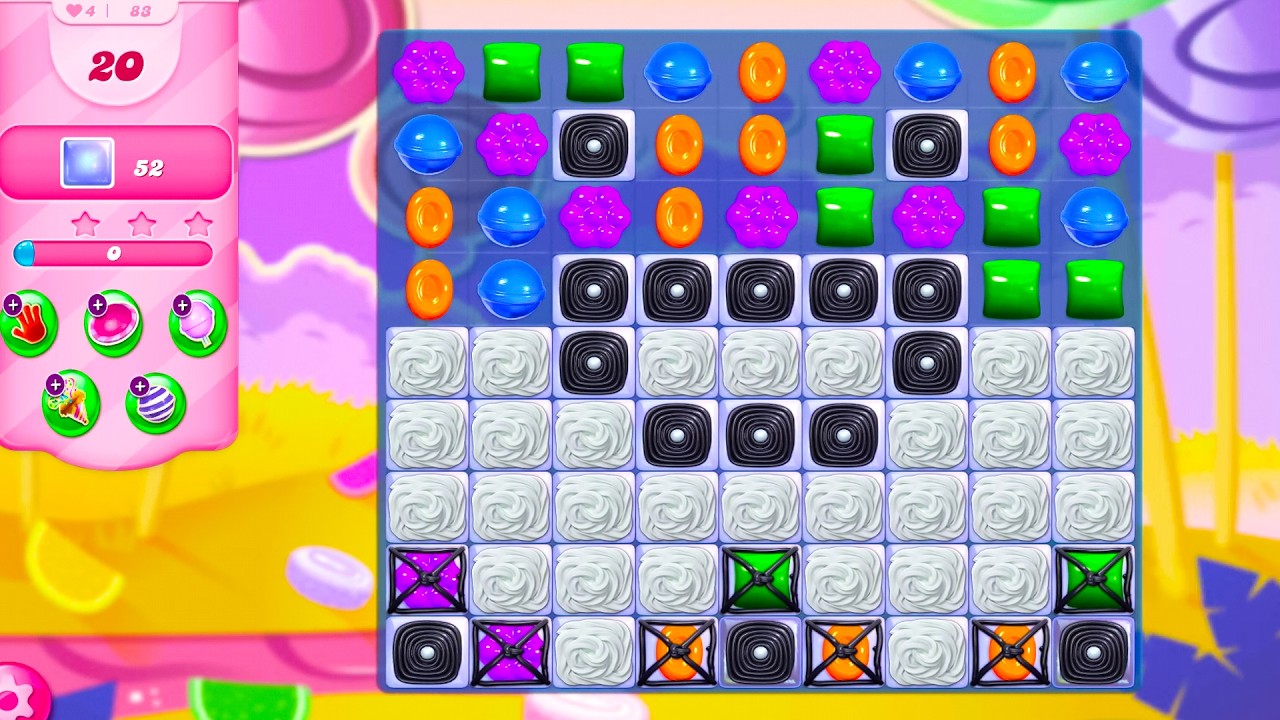Use the lollipop hammer booster

199,324
